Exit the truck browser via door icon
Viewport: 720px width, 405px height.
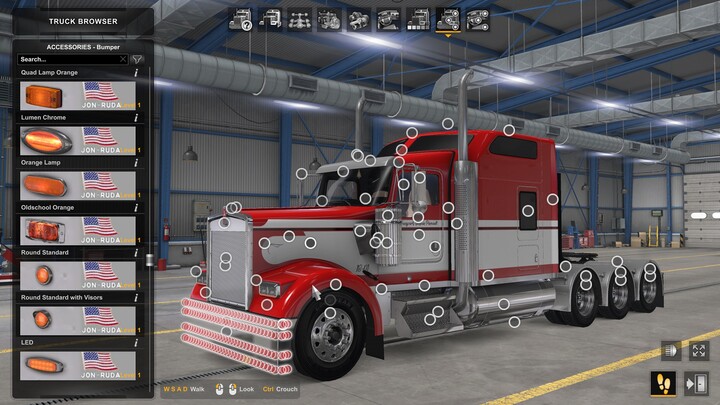point(697,382)
